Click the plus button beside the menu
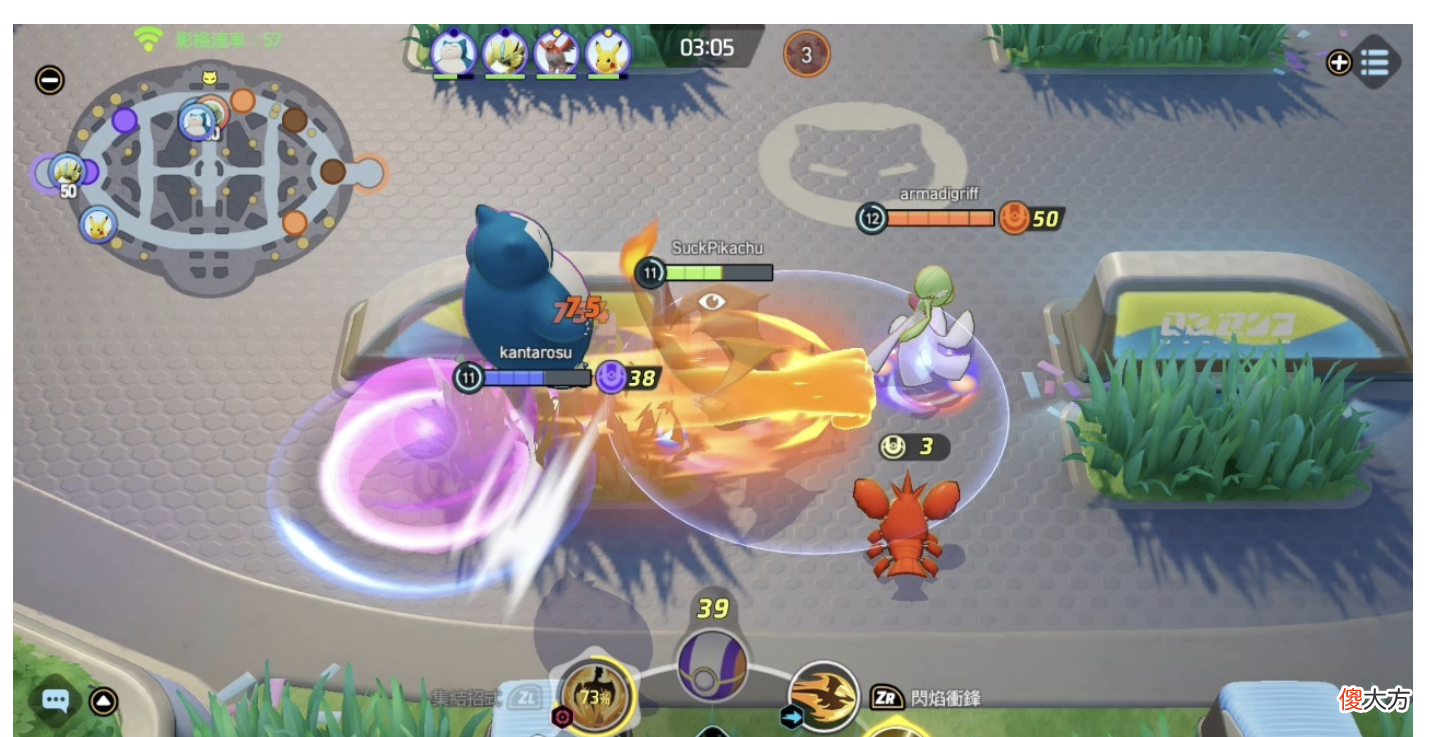The height and width of the screenshot is (737, 1429). click(x=1339, y=63)
